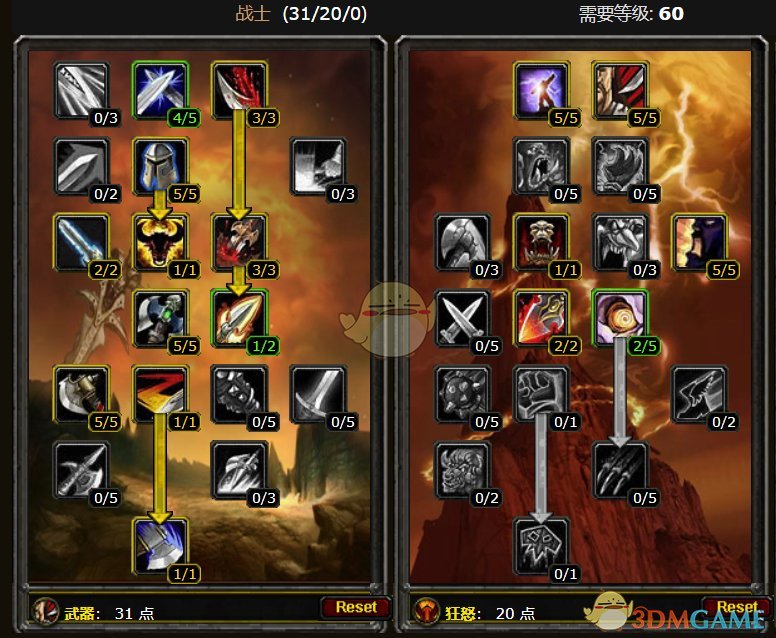Click the Bloodthirst talent at 0/1

[x=542, y=545]
